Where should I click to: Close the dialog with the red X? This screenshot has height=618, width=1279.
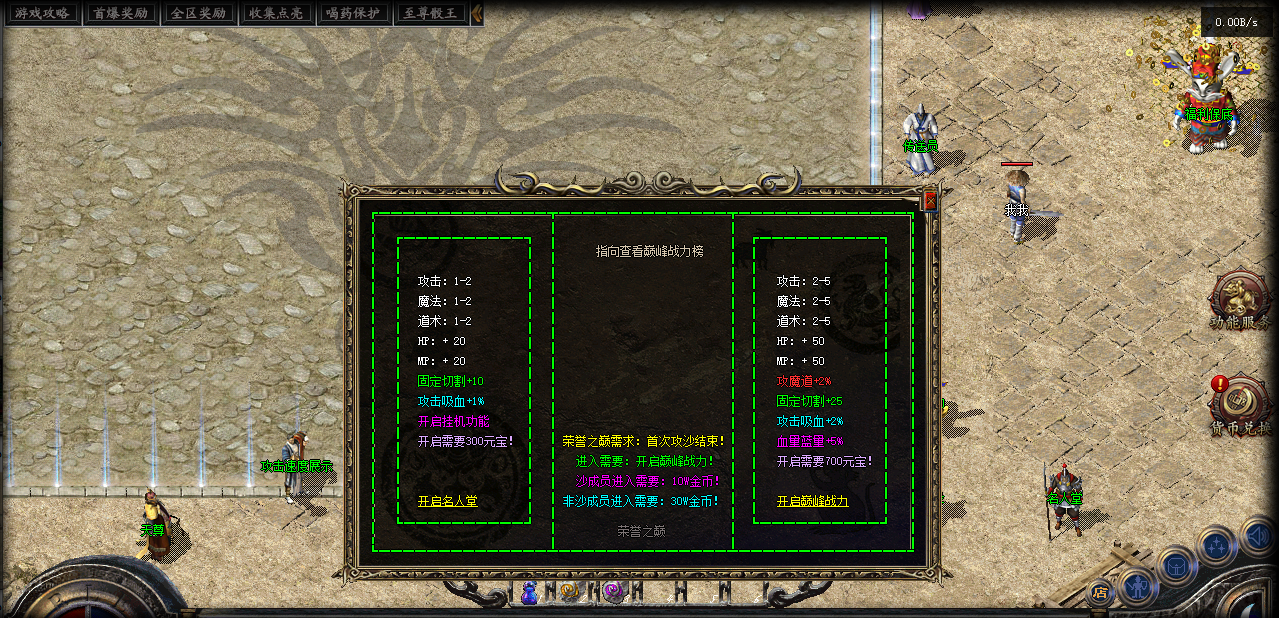pos(930,201)
